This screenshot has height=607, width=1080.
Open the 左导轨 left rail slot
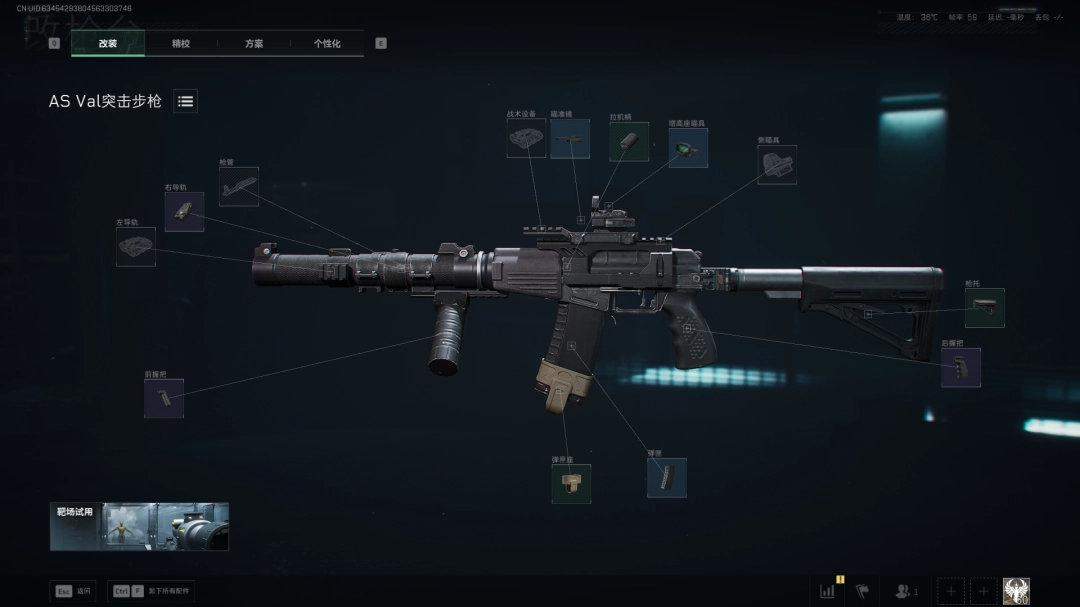pyautogui.click(x=136, y=247)
